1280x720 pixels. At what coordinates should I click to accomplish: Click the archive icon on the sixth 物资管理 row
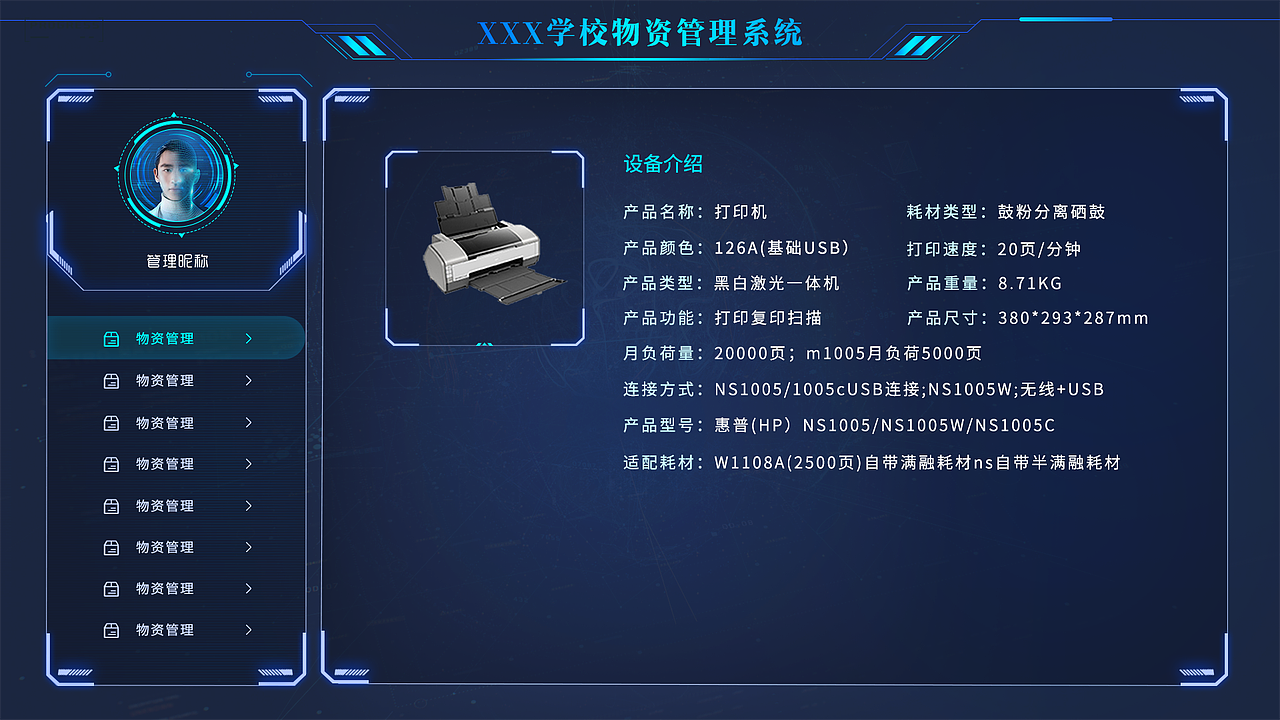tap(113, 547)
